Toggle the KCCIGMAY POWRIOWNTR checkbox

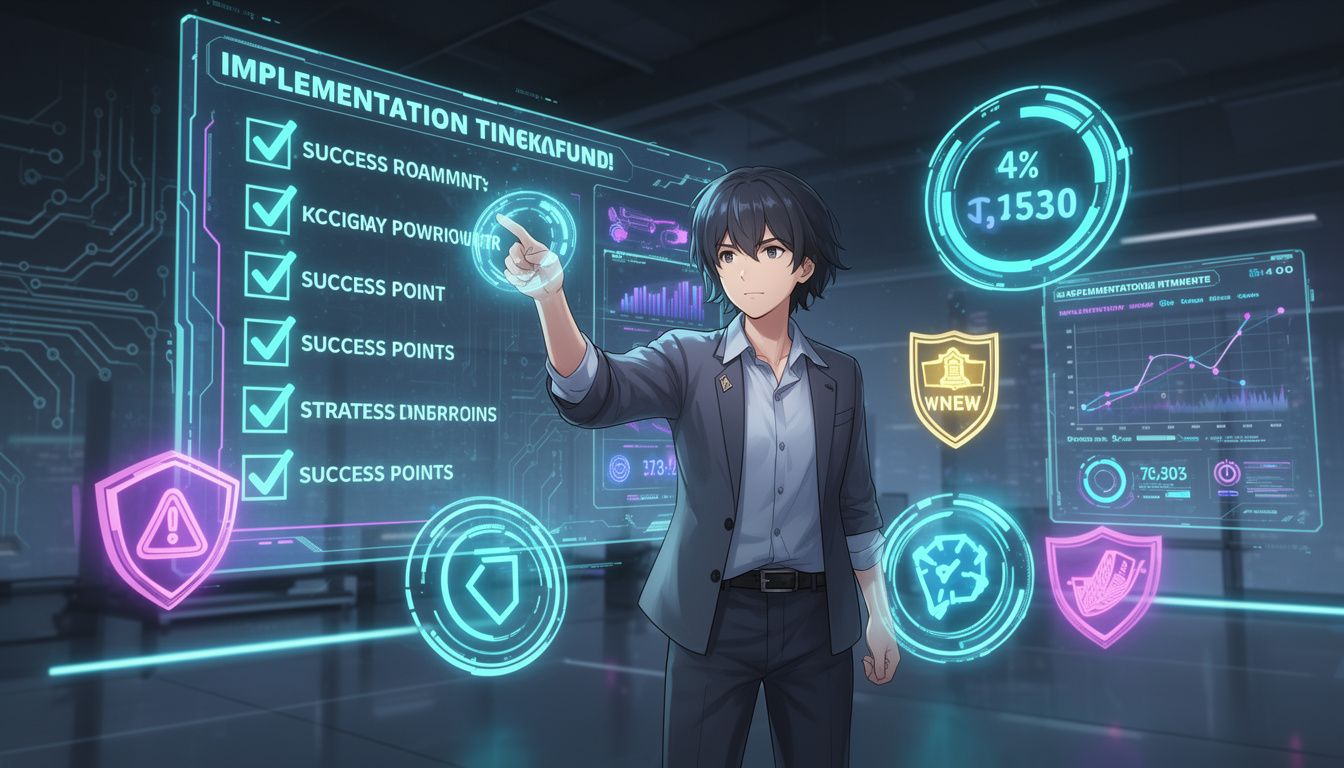[269, 209]
